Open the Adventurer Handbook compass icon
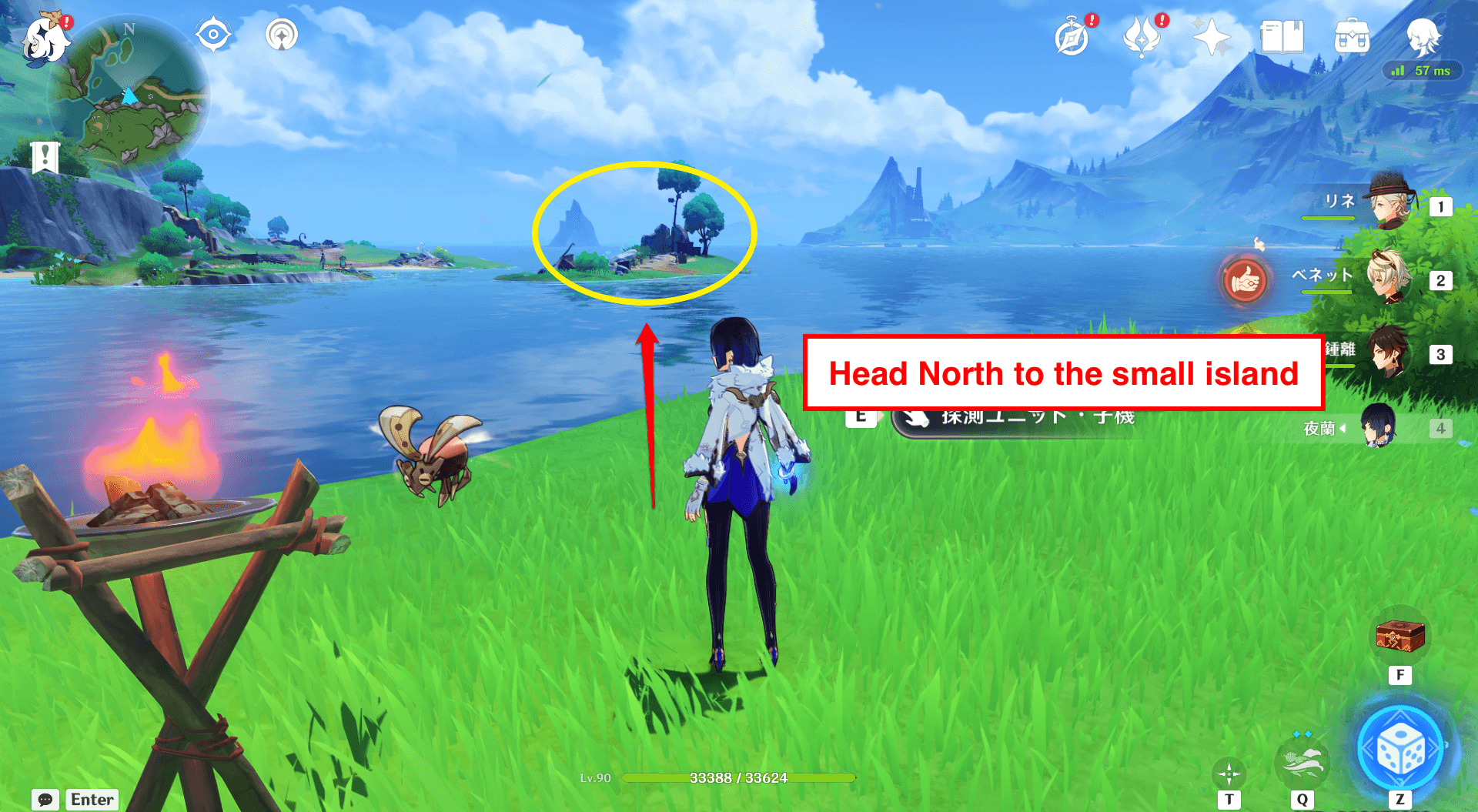The height and width of the screenshot is (812, 1478). tap(1073, 35)
